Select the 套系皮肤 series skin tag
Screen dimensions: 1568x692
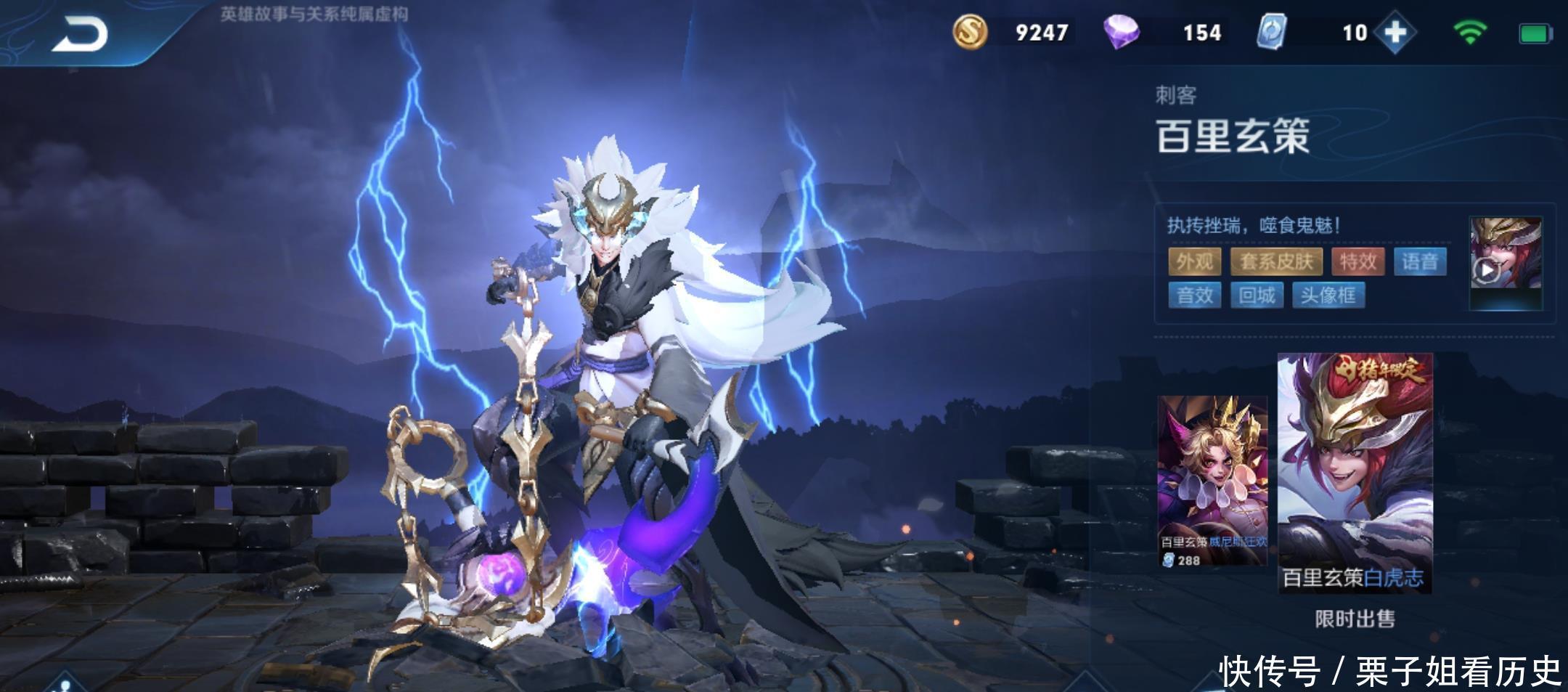tap(1276, 261)
